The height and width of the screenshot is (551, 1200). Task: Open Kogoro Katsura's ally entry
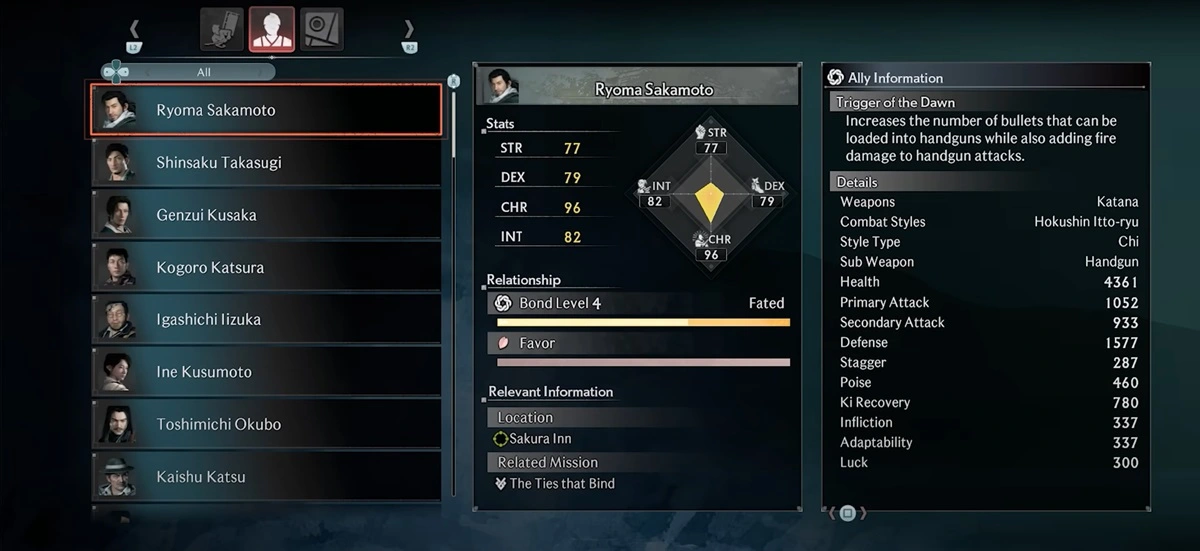[266, 267]
